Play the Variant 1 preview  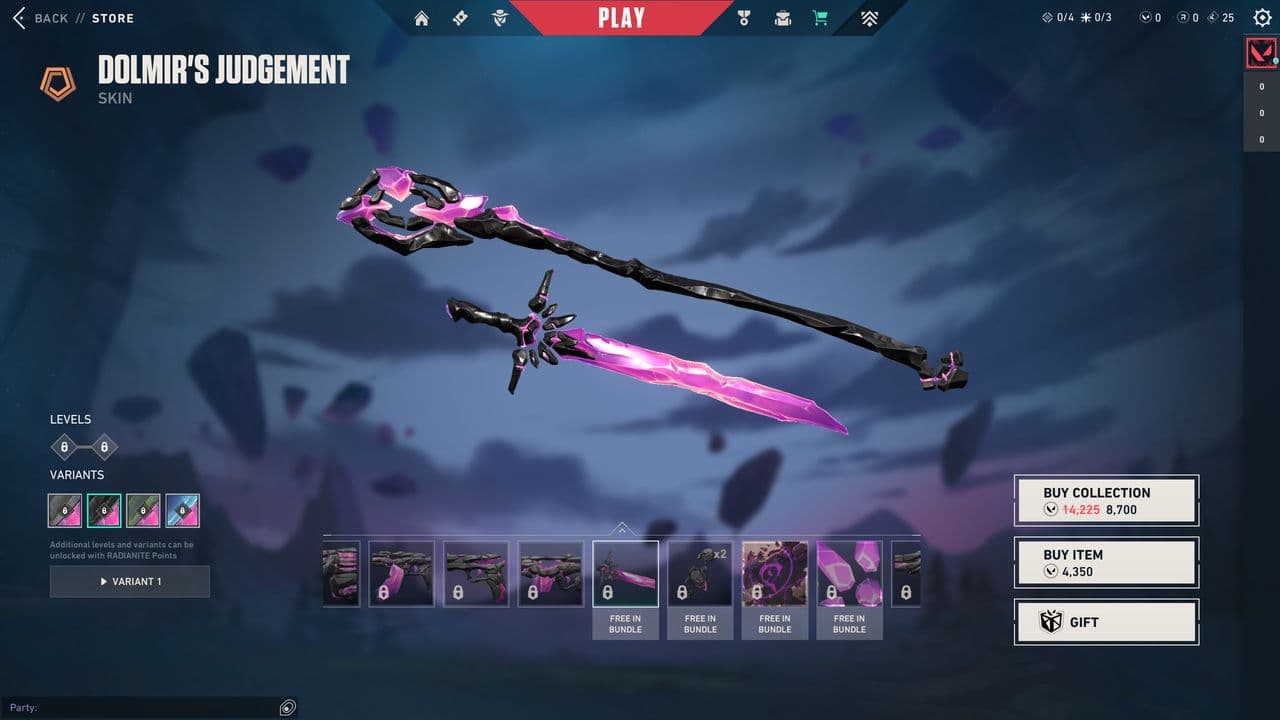tap(130, 581)
